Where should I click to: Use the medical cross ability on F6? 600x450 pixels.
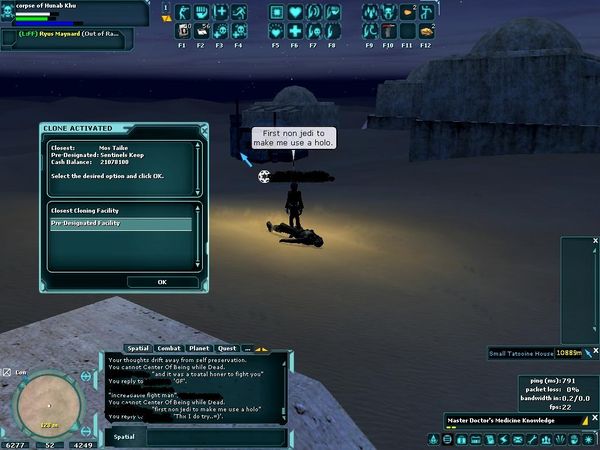click(295, 31)
